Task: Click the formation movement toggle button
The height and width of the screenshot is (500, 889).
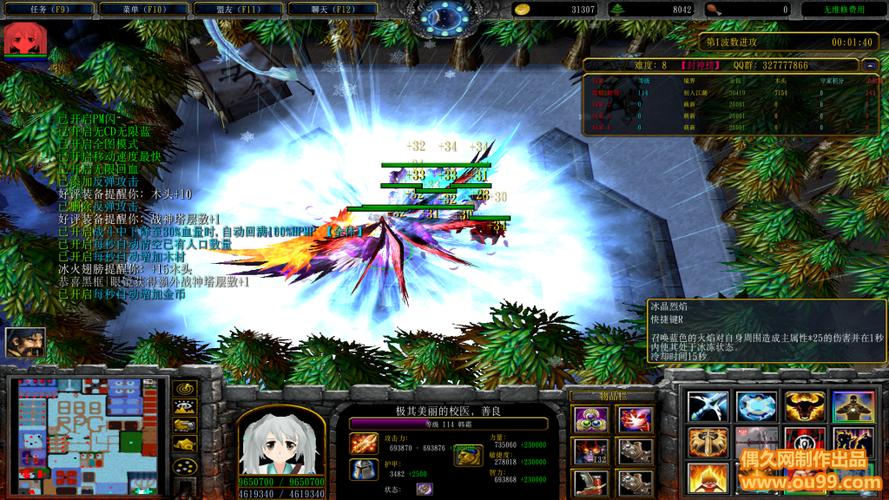Action: click(184, 465)
